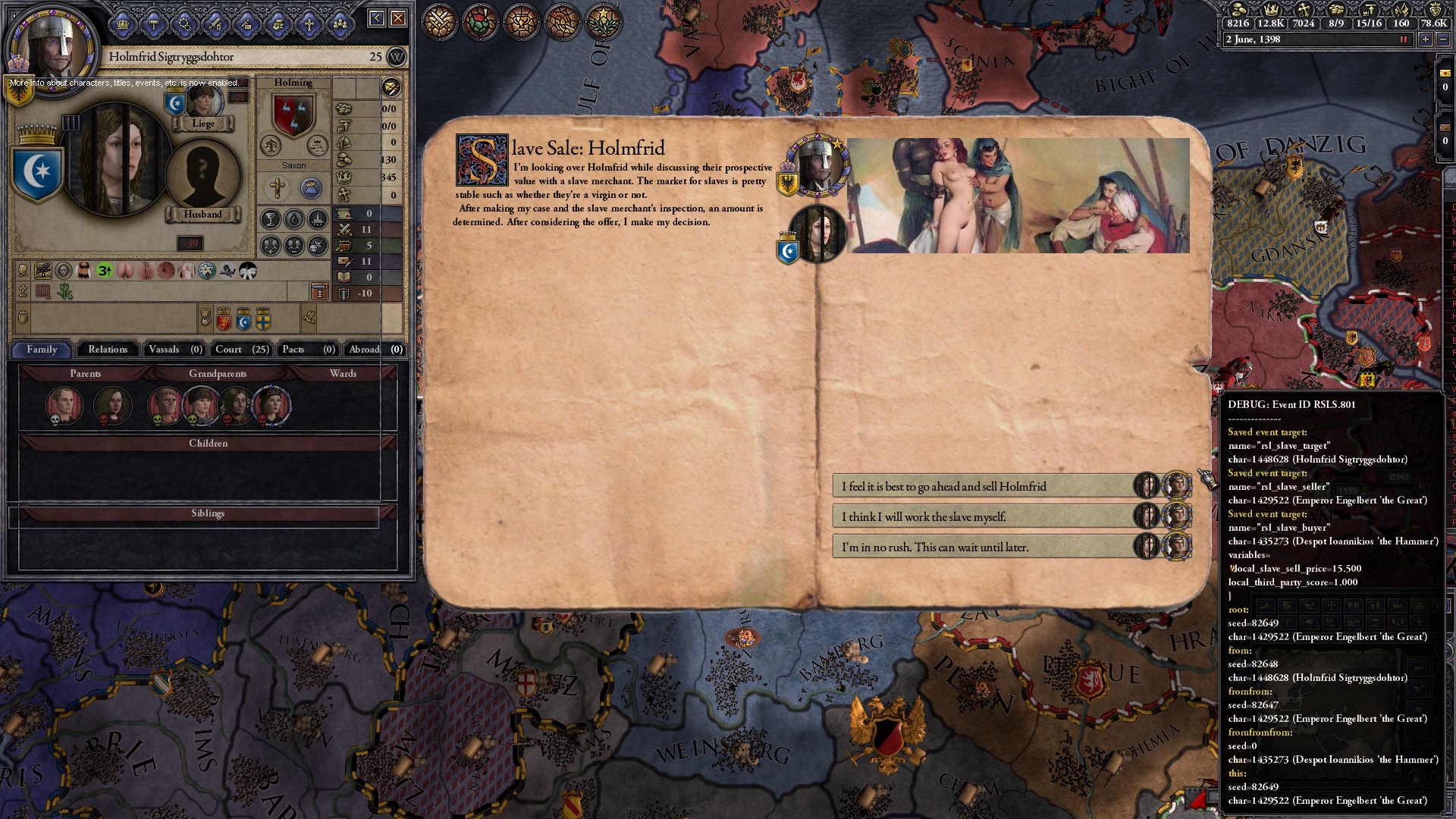Image resolution: width=1456 pixels, height=819 pixels.
Task: Open the Military screen via crossed swords icon
Action: click(x=215, y=23)
